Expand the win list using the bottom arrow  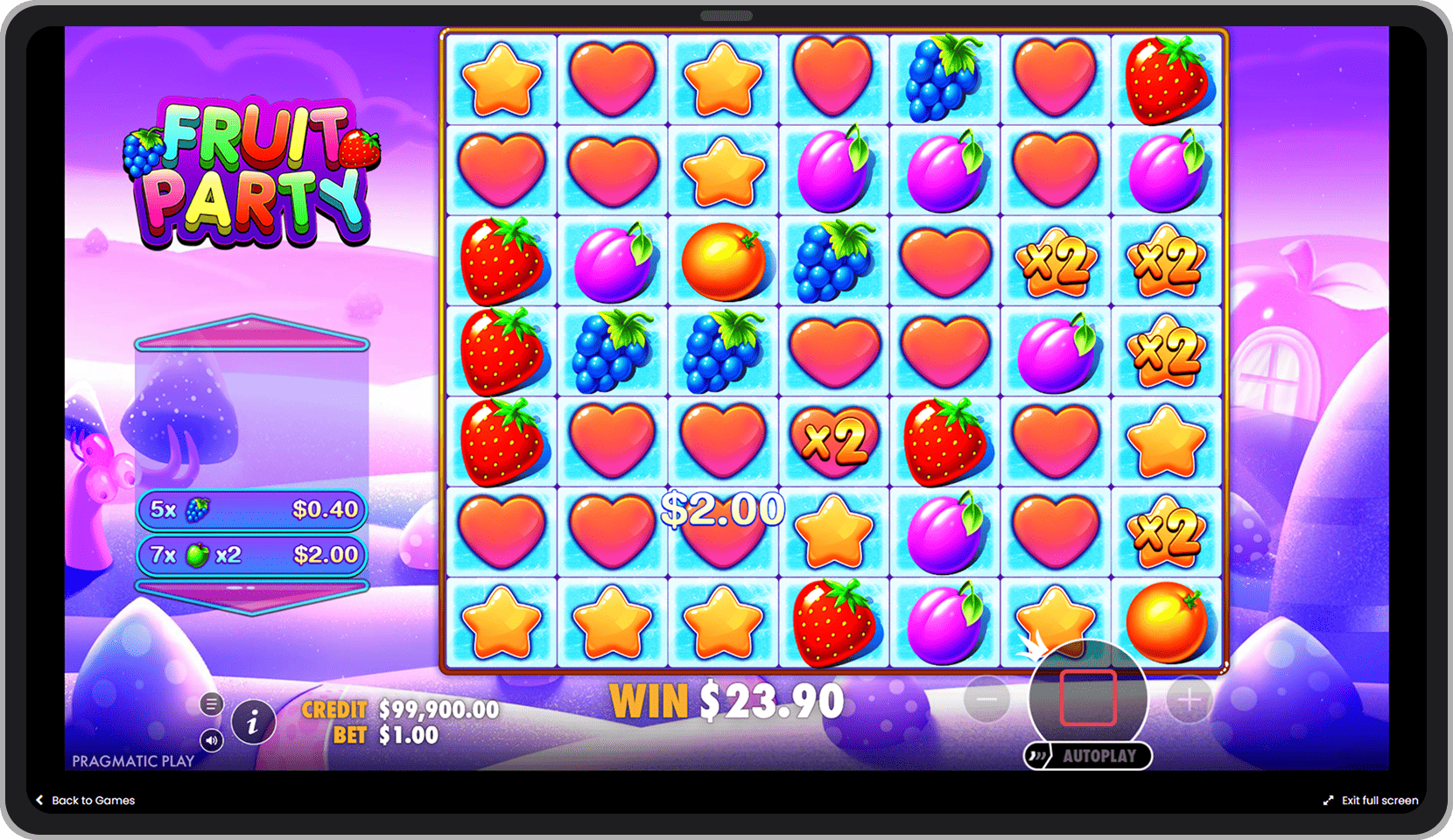point(251,594)
